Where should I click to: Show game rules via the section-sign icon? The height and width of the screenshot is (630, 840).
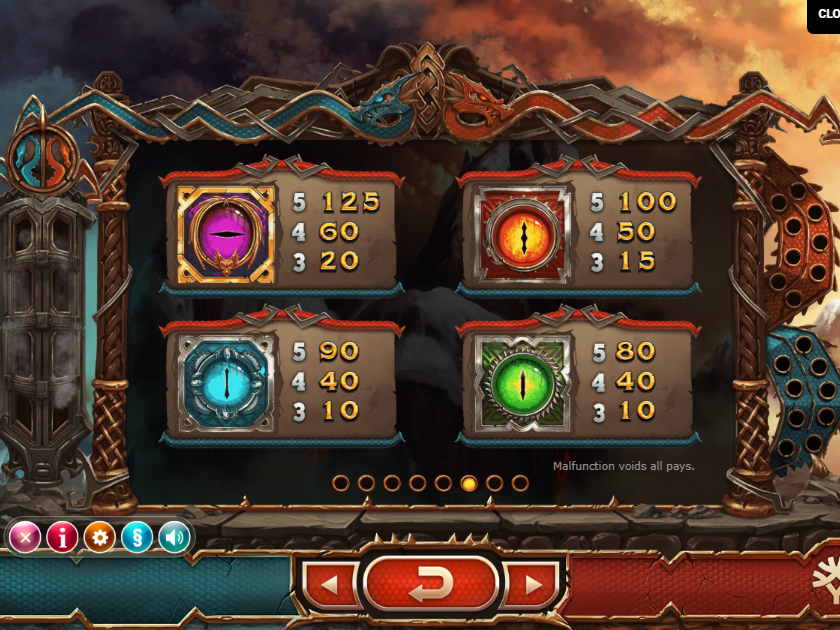coord(137,537)
